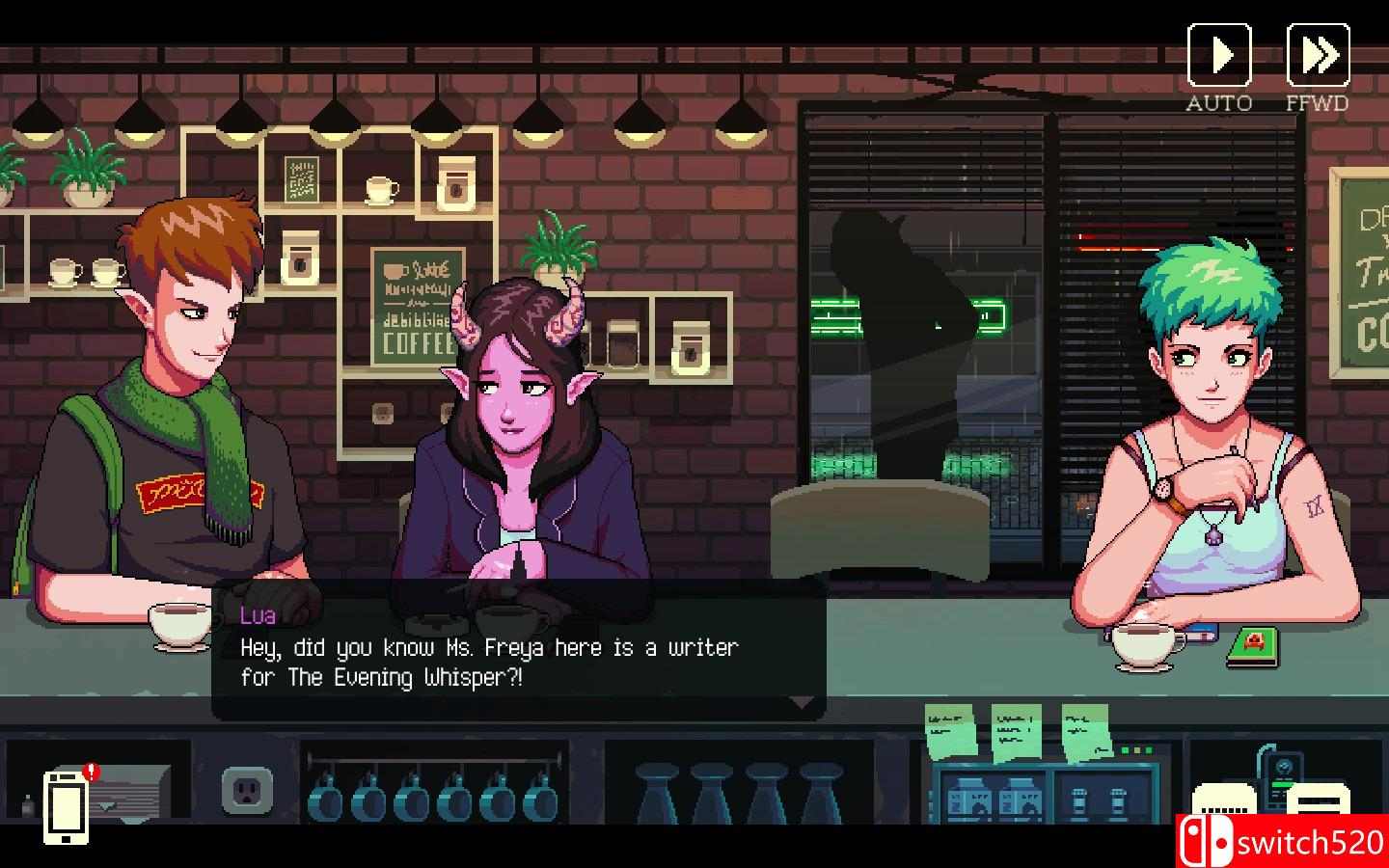1389x868 pixels.
Task: Toggle fast-forward with the FFWD control
Action: pos(1319,55)
